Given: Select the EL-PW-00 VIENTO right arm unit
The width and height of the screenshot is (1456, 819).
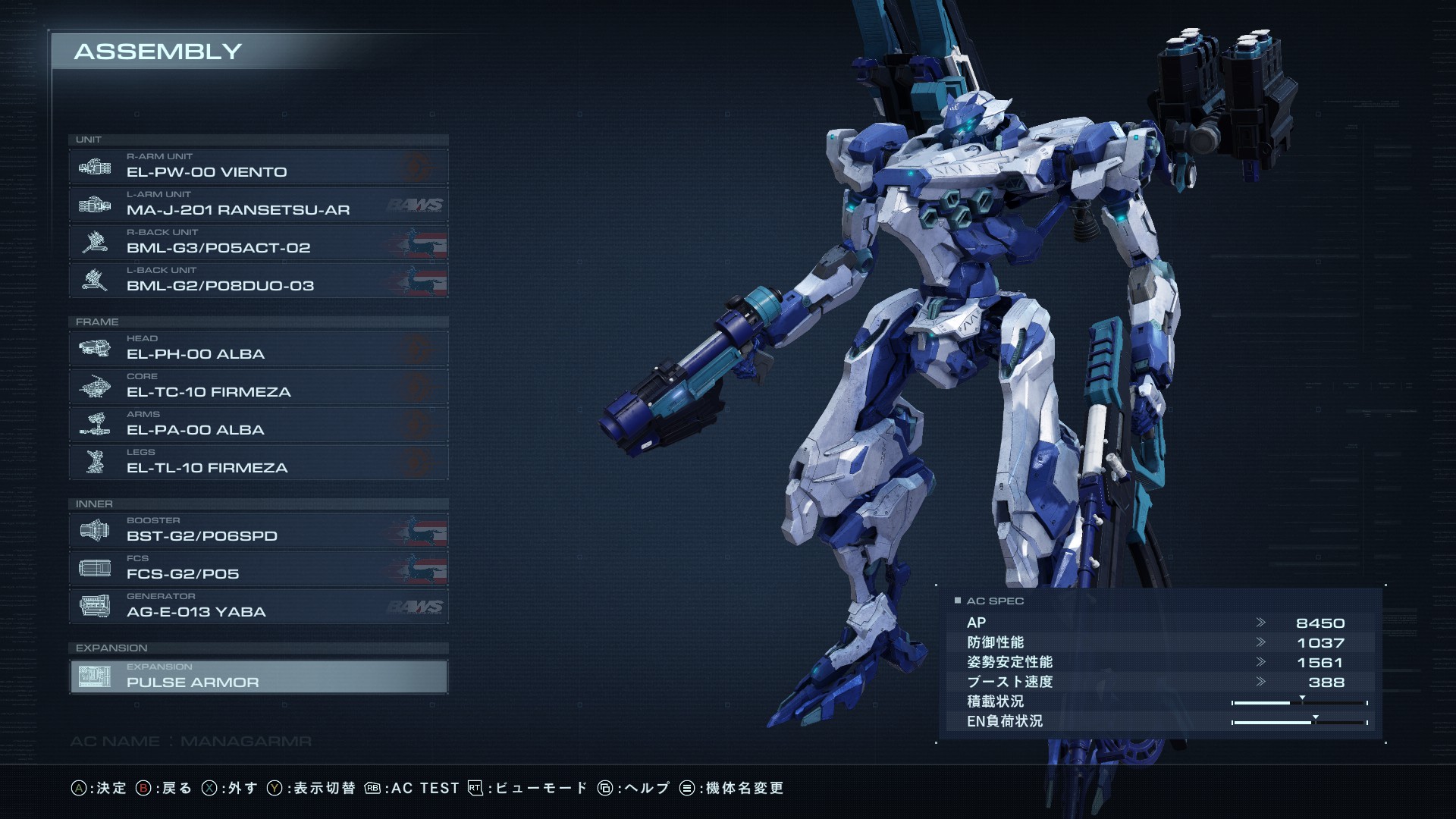Looking at the screenshot, I should pos(258,166).
